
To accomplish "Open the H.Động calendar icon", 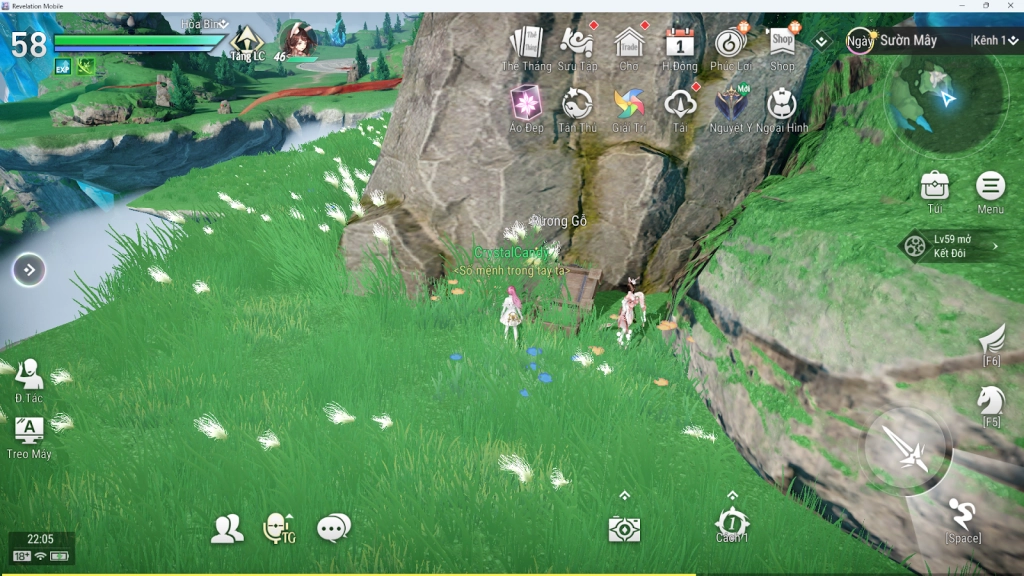I will point(680,44).
